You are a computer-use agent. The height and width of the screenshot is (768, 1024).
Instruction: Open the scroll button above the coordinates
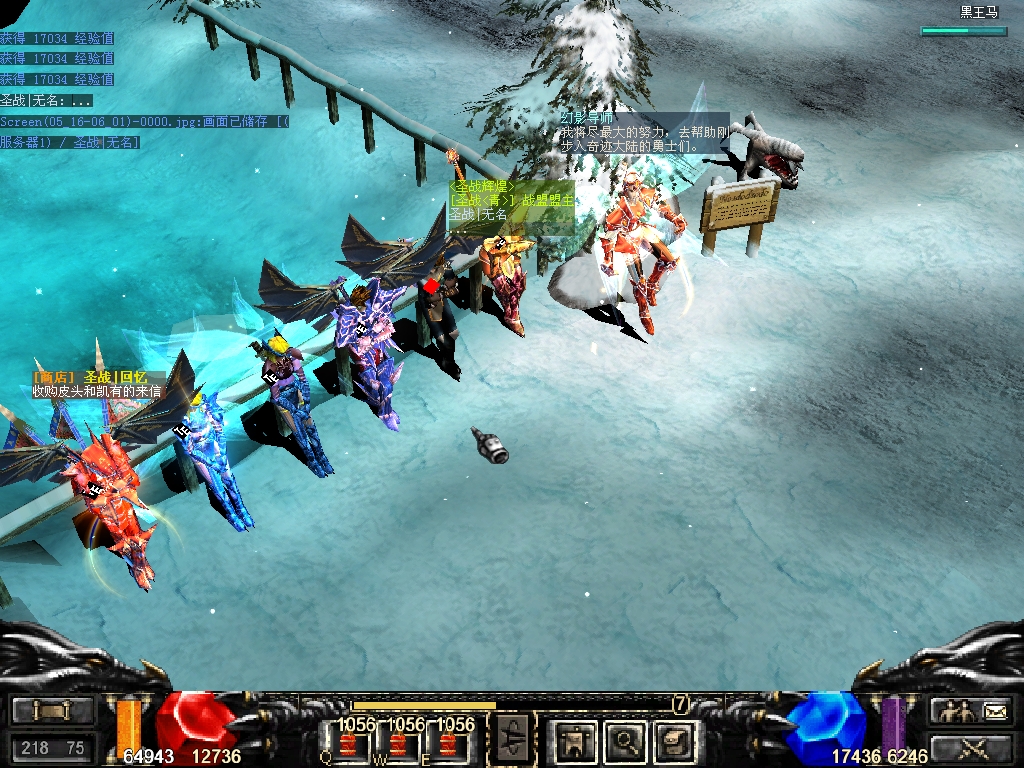pos(52,711)
